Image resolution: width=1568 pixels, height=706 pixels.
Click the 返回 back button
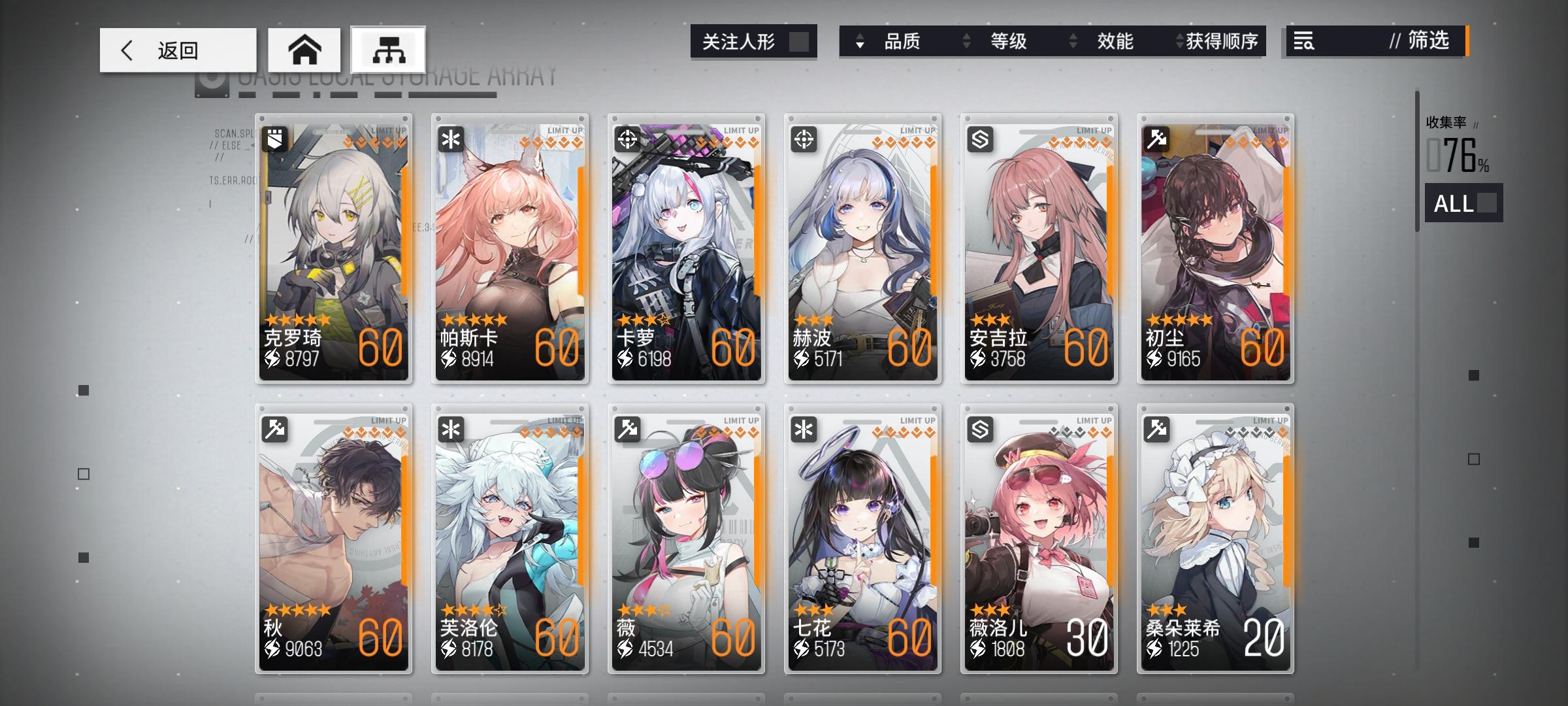coord(176,50)
